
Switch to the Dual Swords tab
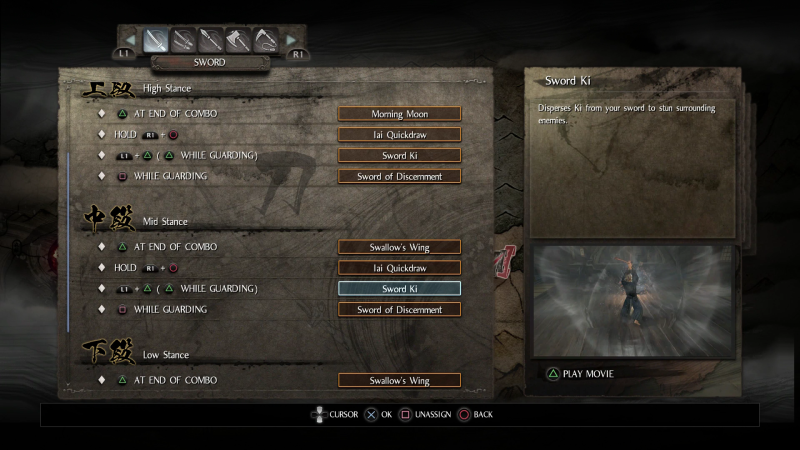point(183,40)
